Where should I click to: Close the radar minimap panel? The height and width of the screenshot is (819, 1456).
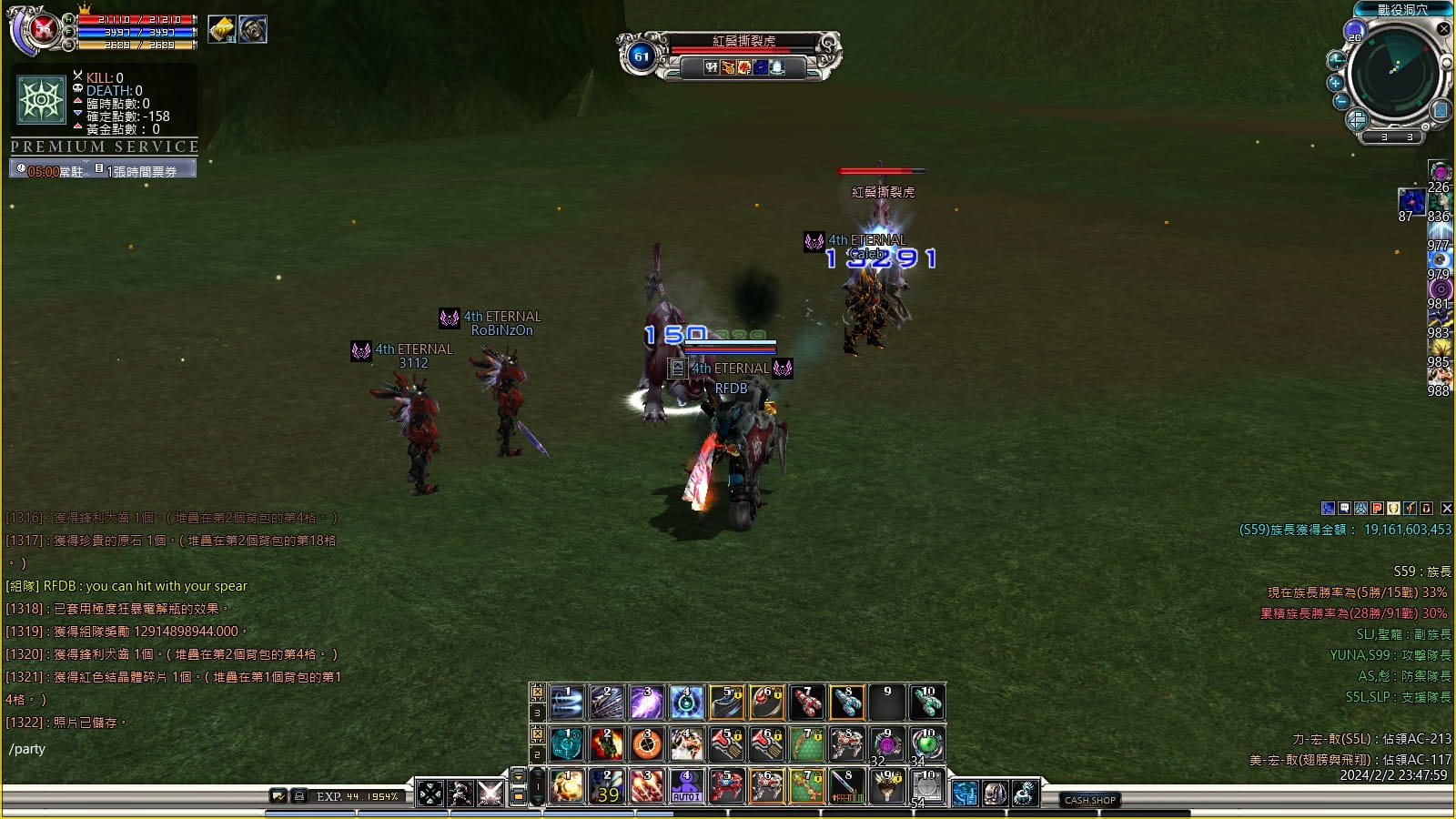(x=1443, y=29)
